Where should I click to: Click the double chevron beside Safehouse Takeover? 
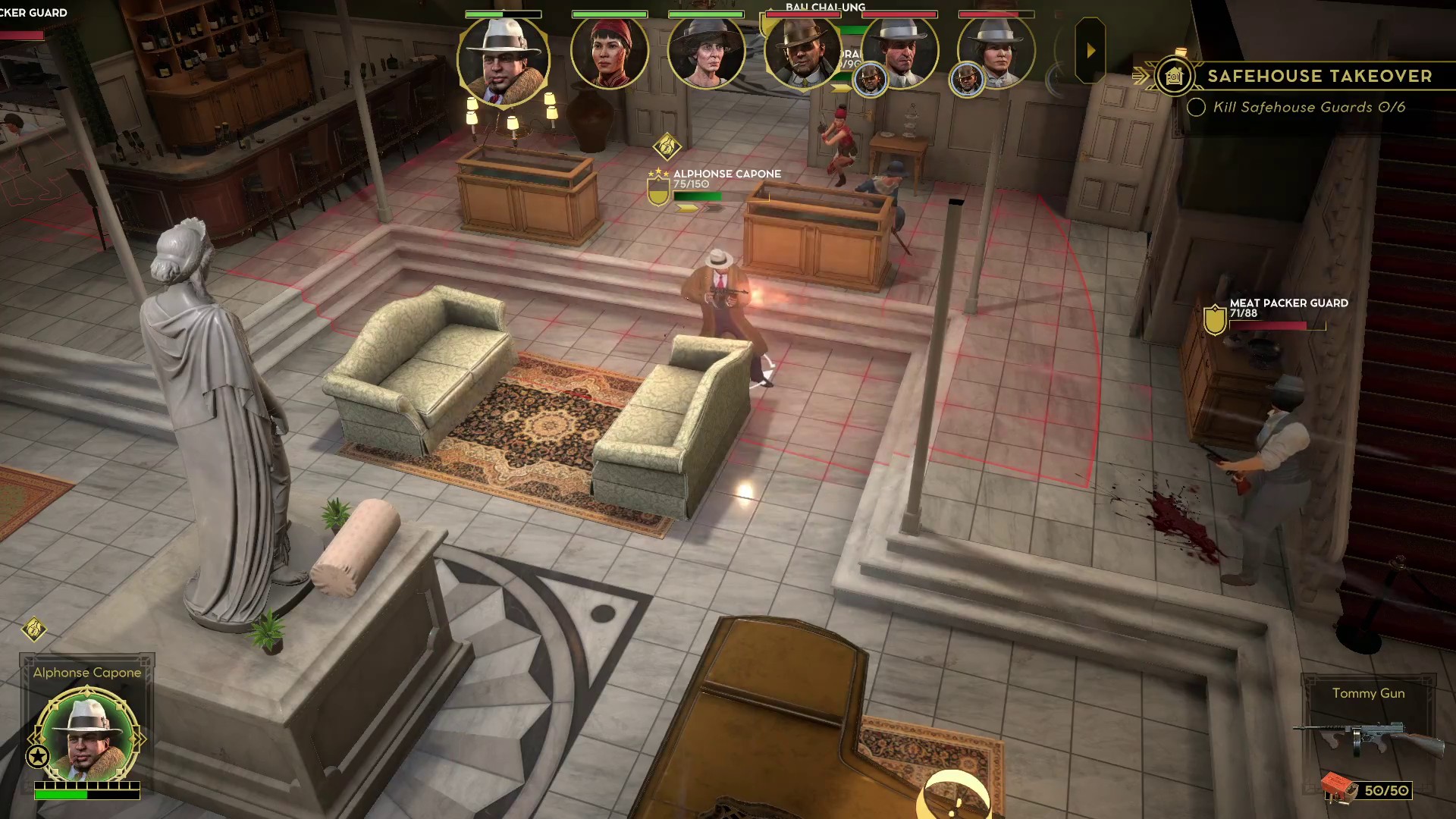[1139, 76]
